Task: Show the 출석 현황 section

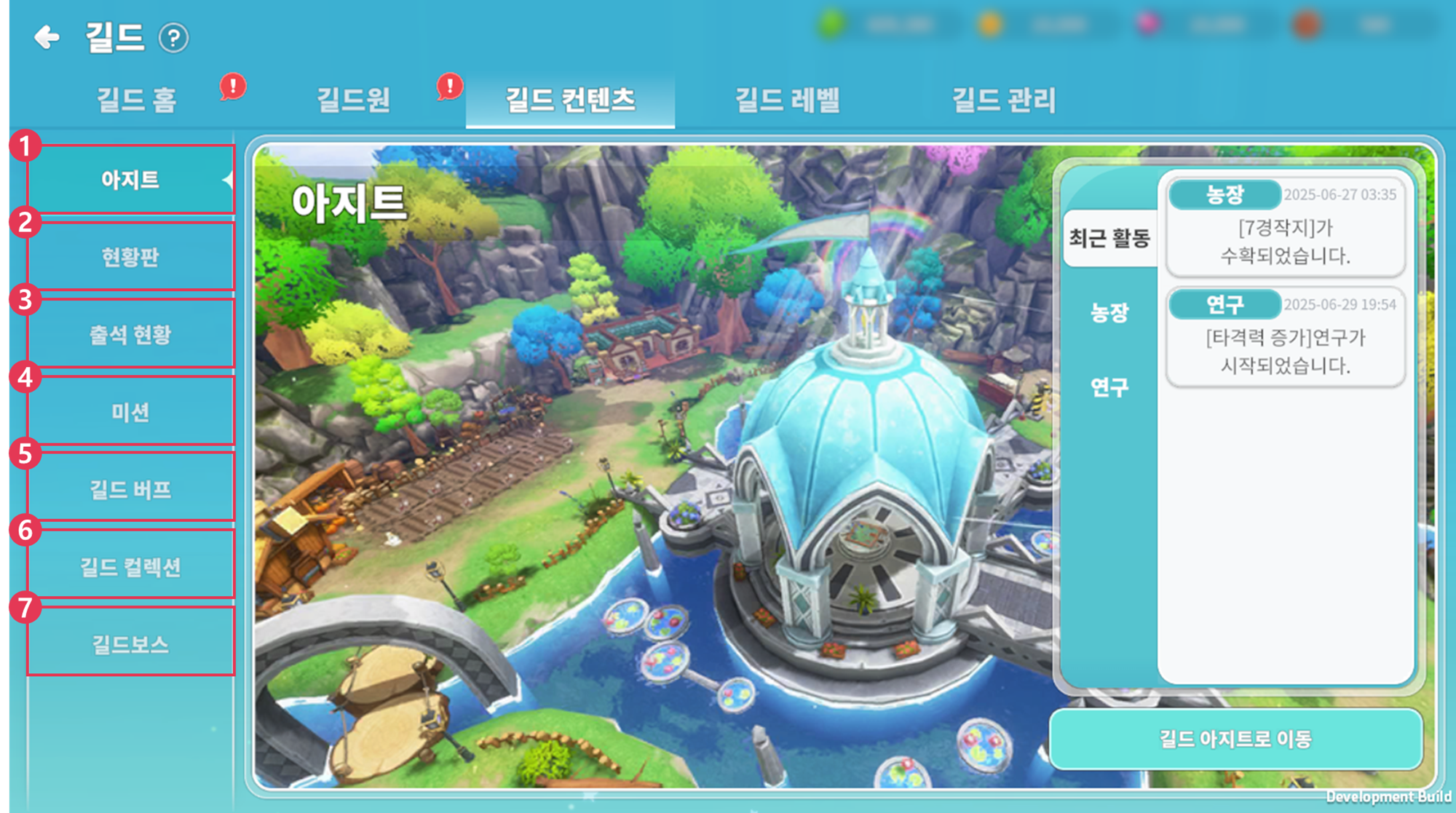Action: [x=130, y=335]
